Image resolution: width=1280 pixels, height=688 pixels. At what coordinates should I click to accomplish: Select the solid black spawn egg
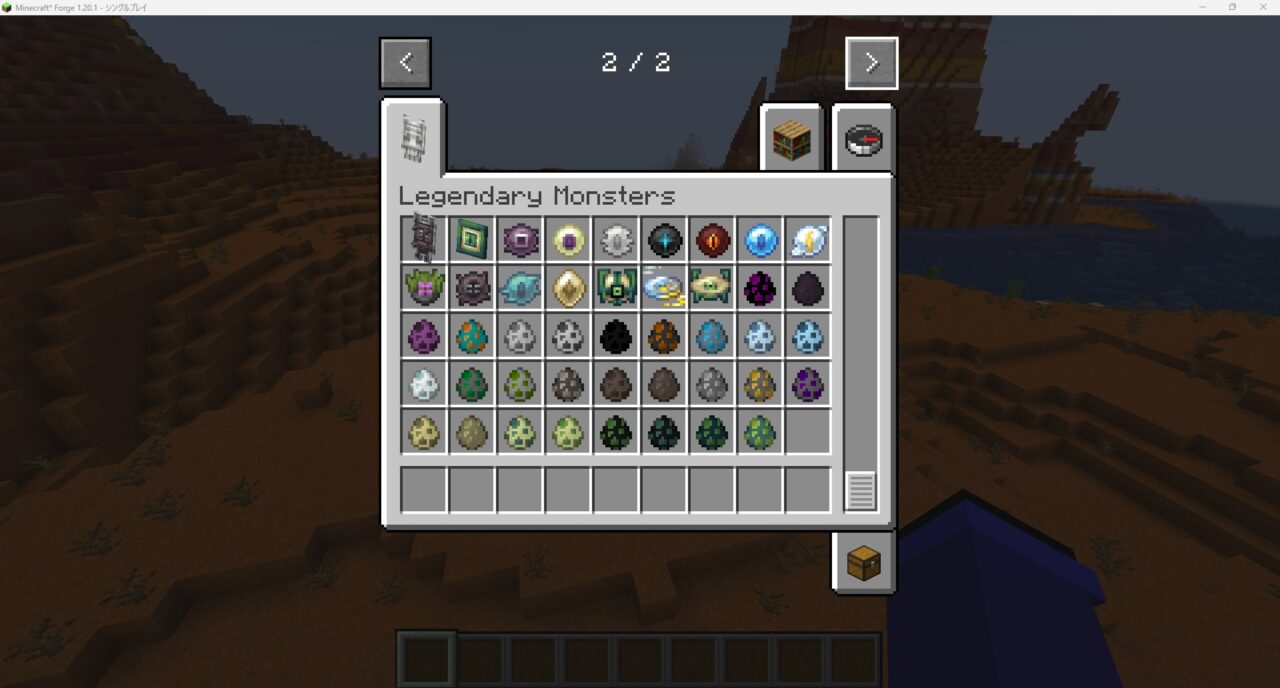[x=616, y=336]
